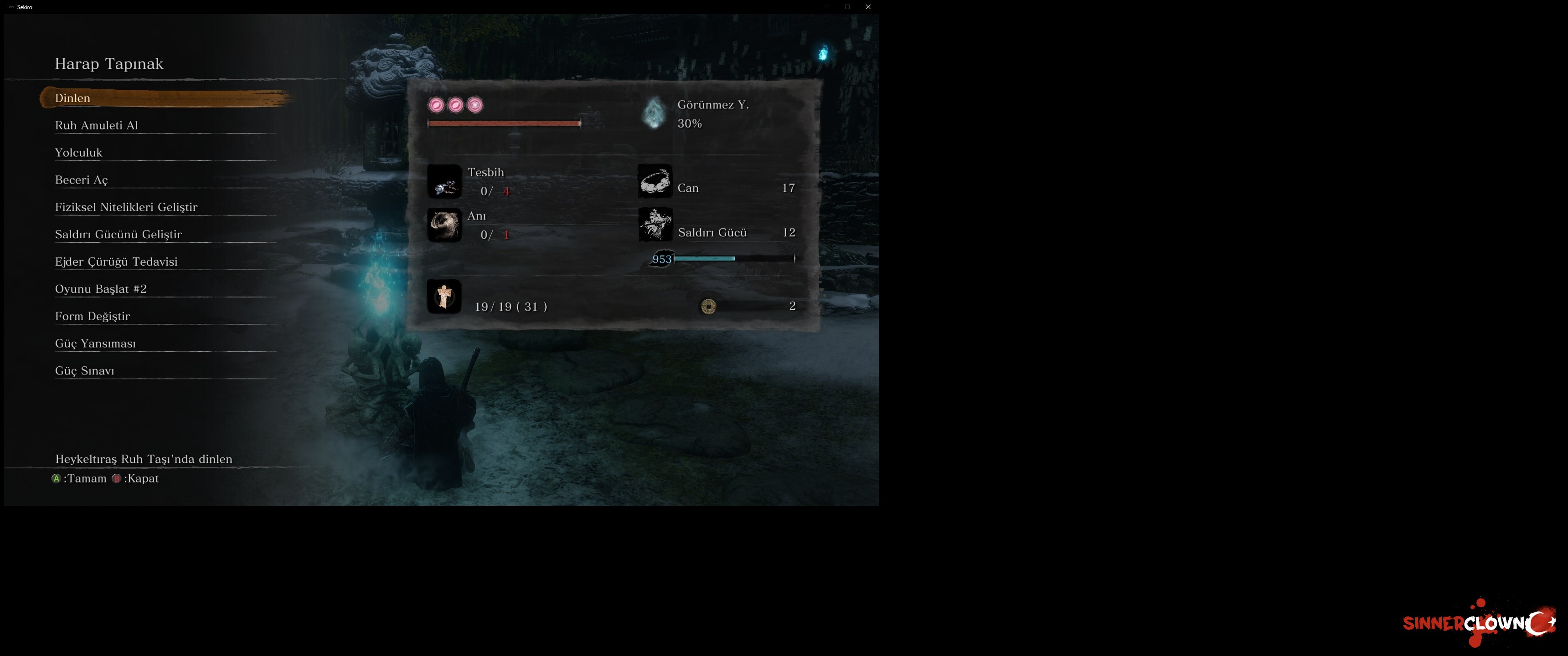Select Güç Yansıması entry
Image resolution: width=1568 pixels, height=656 pixels.
(x=96, y=344)
